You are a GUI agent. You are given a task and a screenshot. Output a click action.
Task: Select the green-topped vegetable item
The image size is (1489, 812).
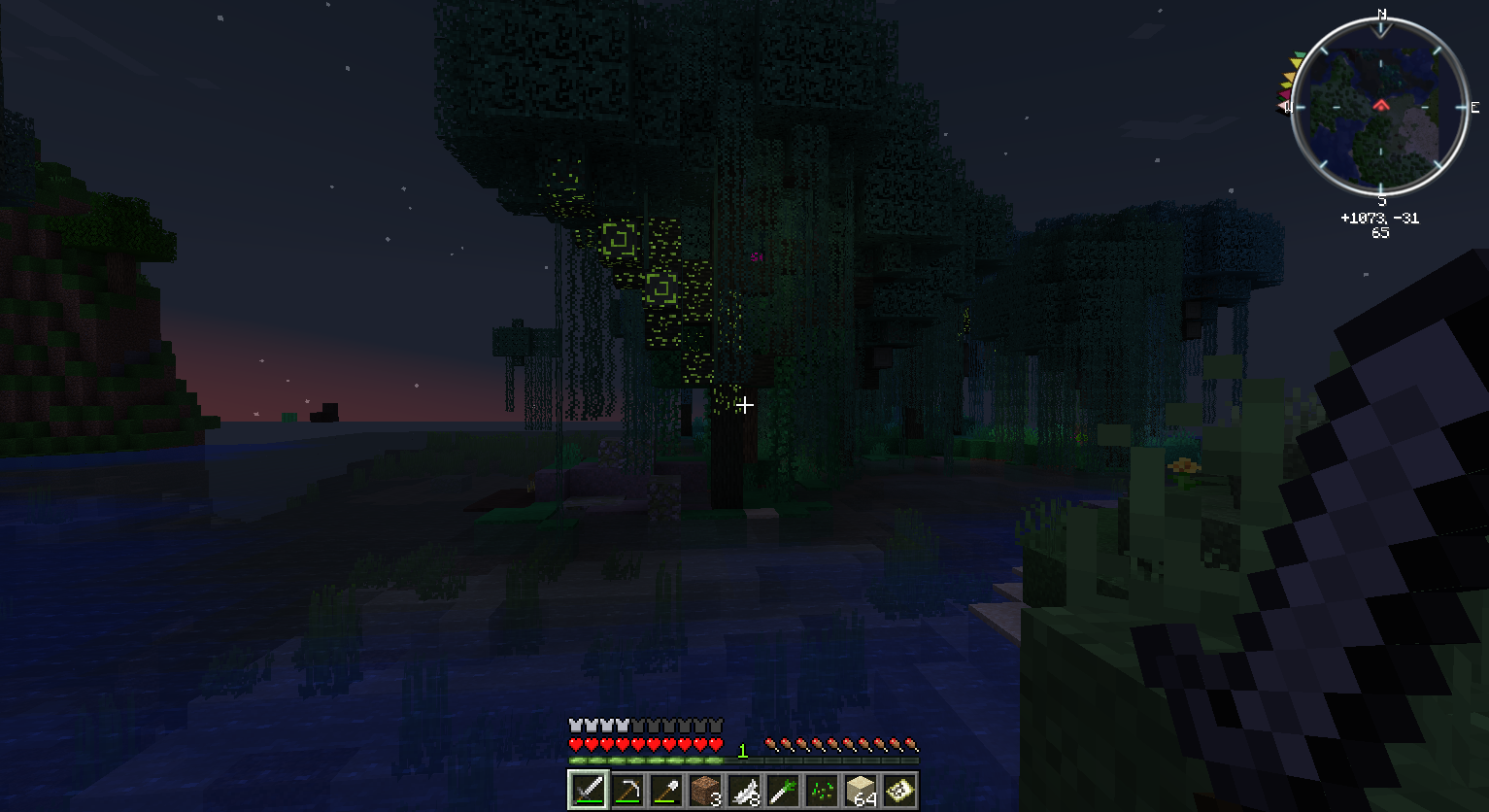coord(783,791)
